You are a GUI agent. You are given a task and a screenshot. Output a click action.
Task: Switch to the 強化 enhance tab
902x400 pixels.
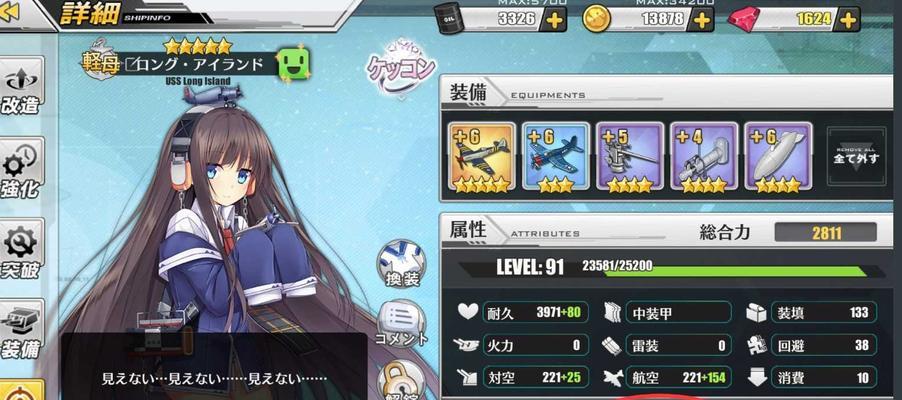pyautogui.click(x=22, y=170)
